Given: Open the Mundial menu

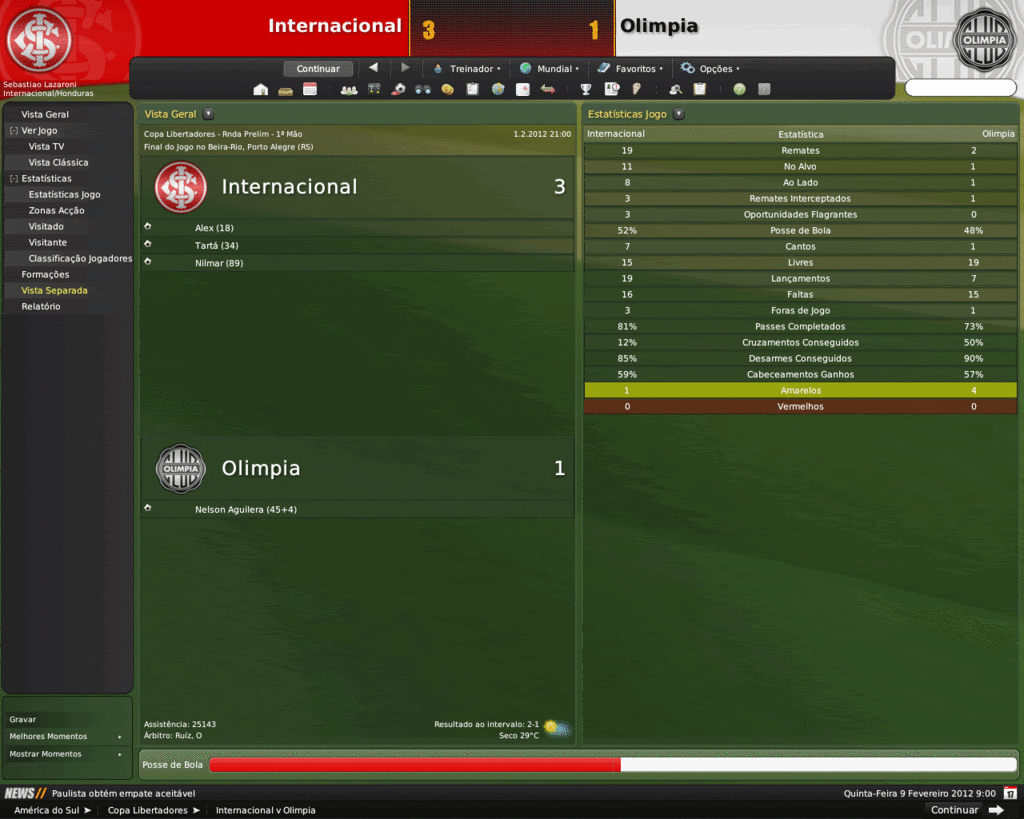Looking at the screenshot, I should 548,69.
